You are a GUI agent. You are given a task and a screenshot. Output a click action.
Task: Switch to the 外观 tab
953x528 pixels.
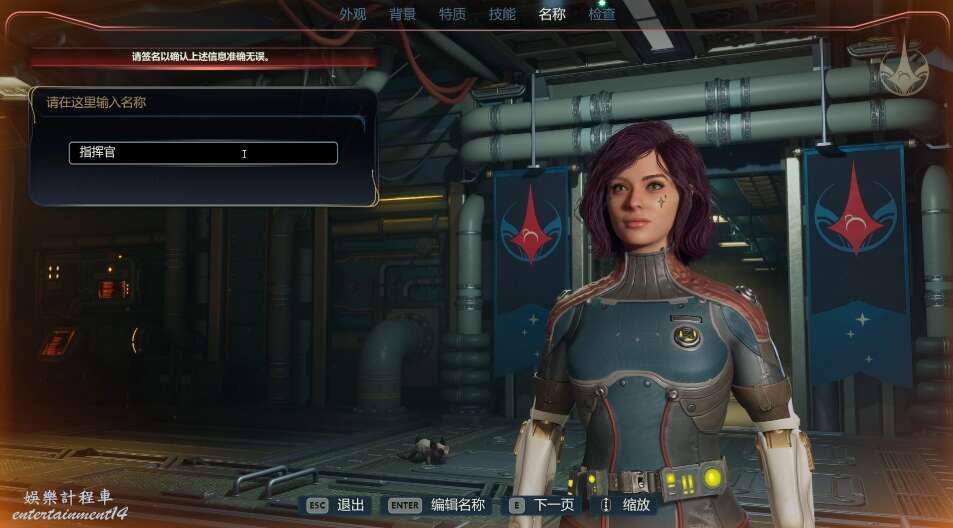coord(352,14)
